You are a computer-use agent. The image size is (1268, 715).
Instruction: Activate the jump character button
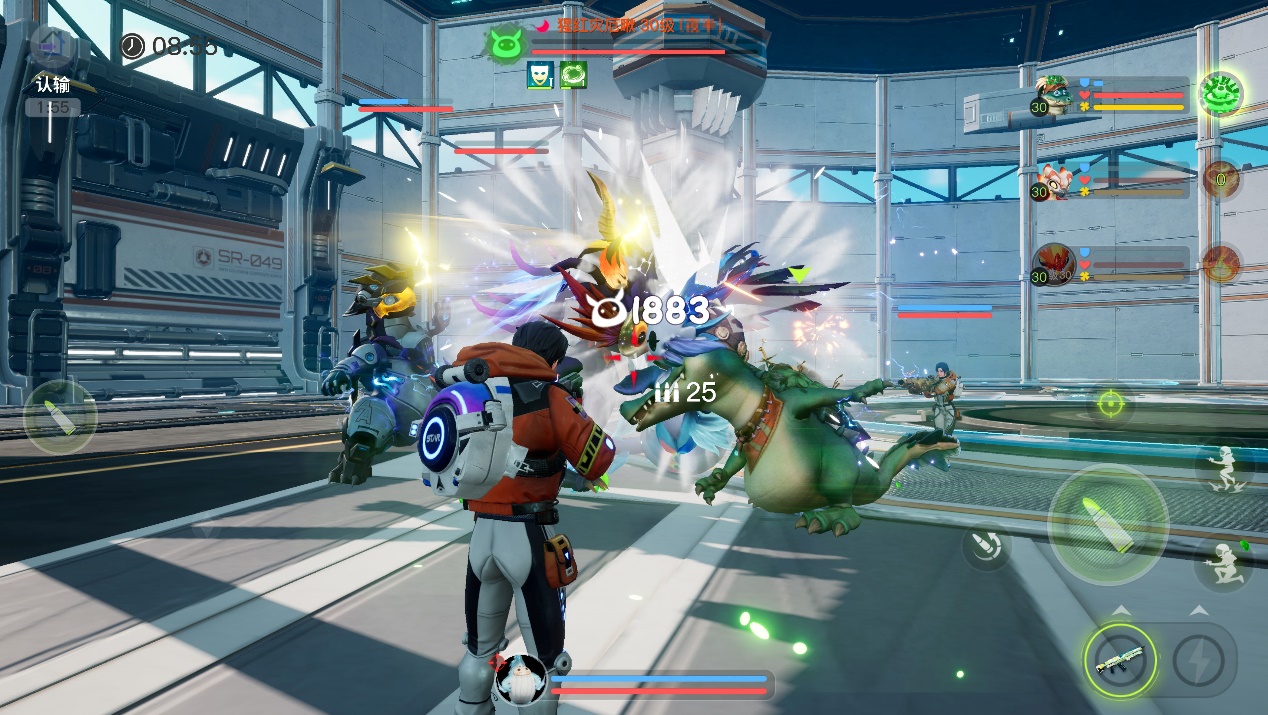1221,468
